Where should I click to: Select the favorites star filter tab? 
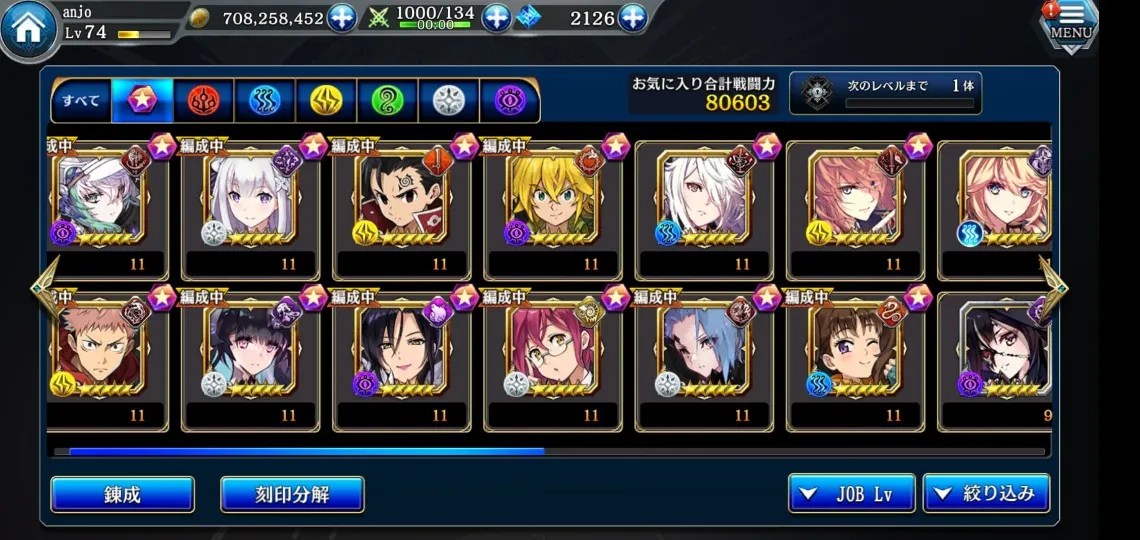tap(142, 100)
